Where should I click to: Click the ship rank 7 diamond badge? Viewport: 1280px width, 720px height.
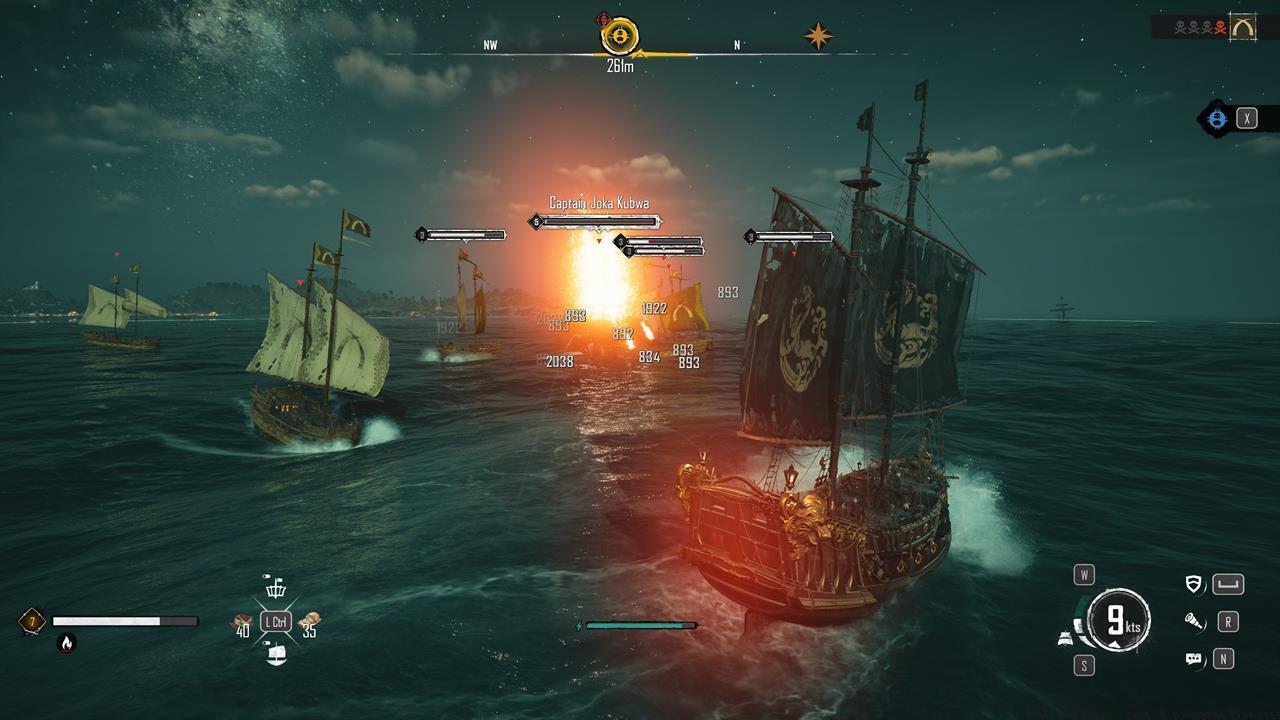[32, 621]
